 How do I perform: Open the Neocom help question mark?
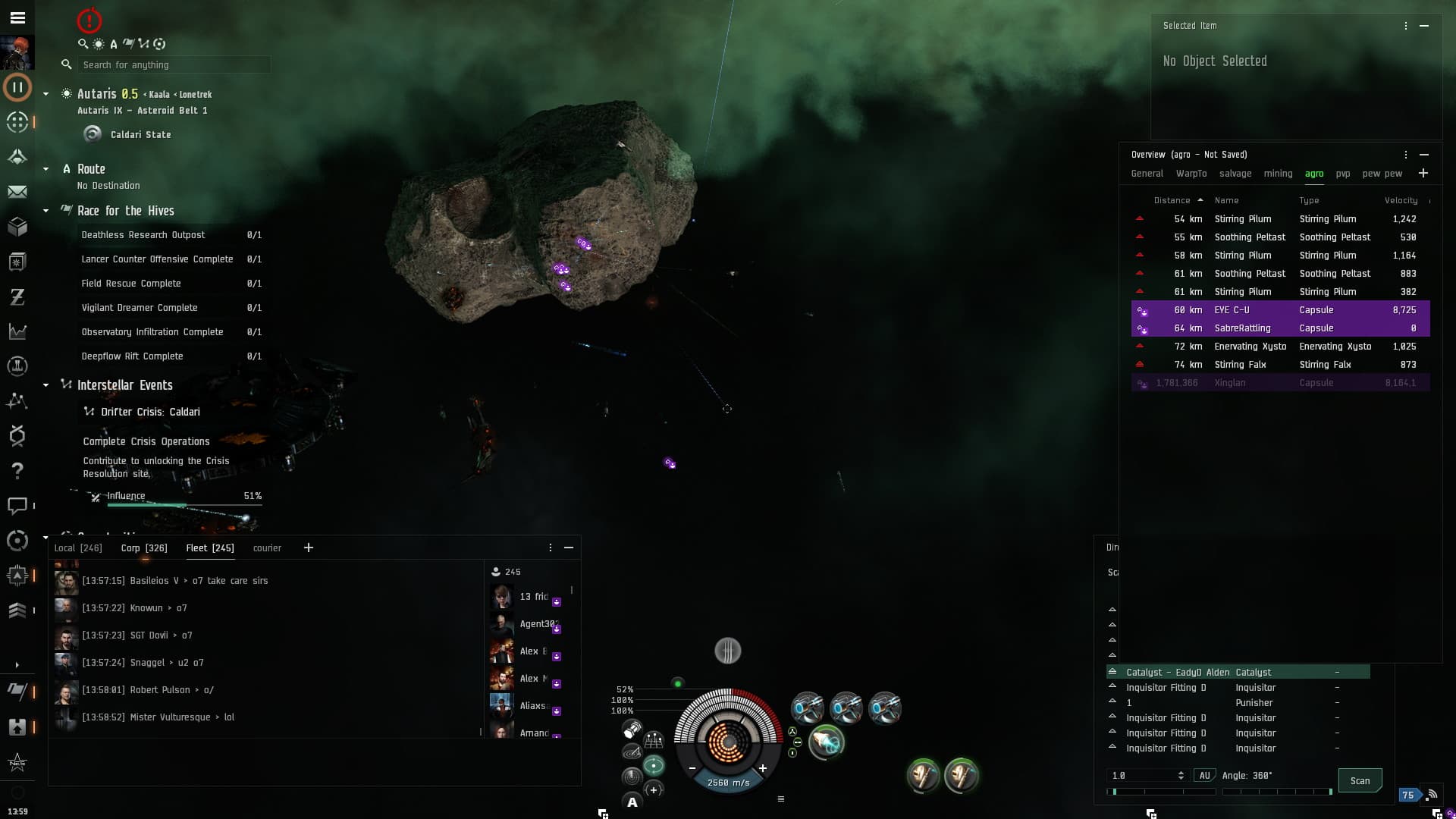click(17, 471)
